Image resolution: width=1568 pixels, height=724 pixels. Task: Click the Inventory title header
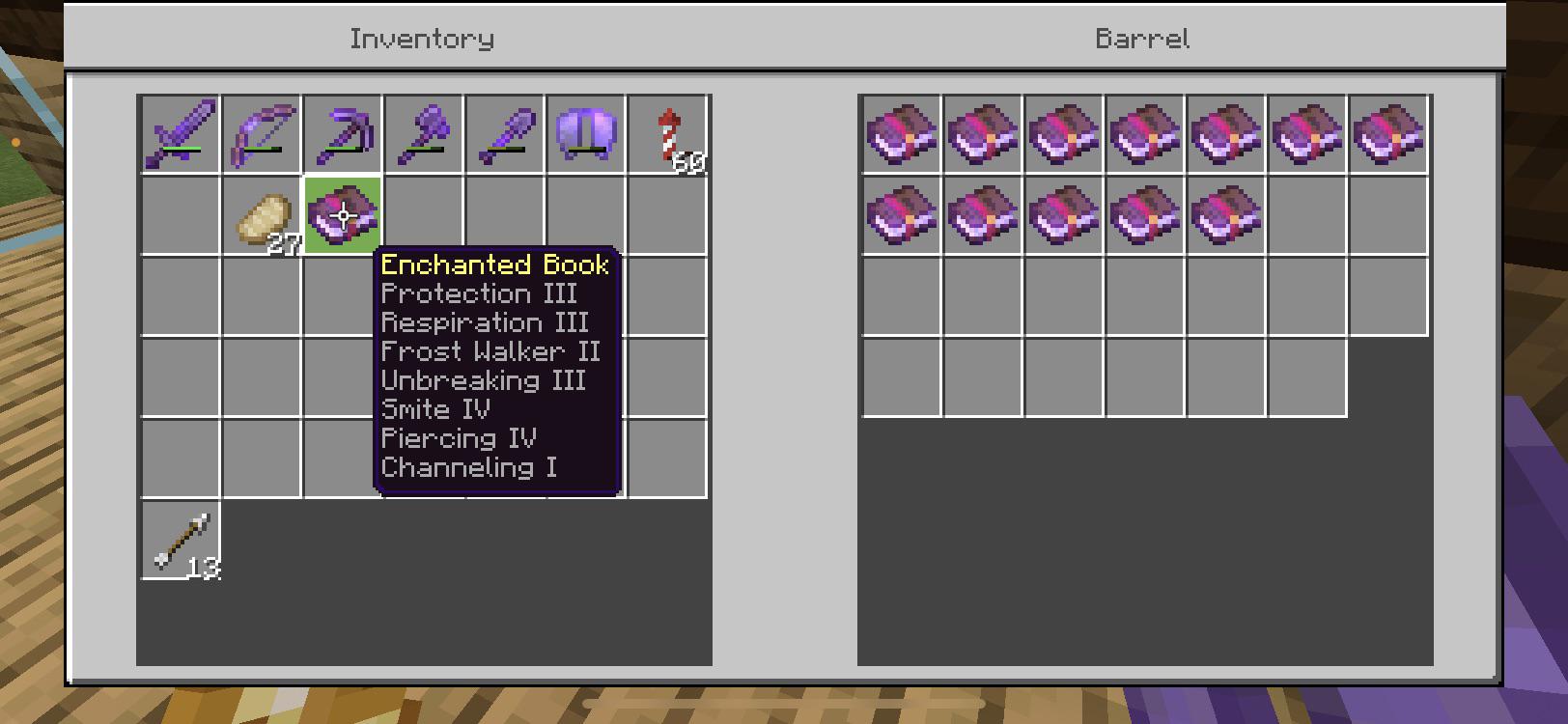point(423,39)
